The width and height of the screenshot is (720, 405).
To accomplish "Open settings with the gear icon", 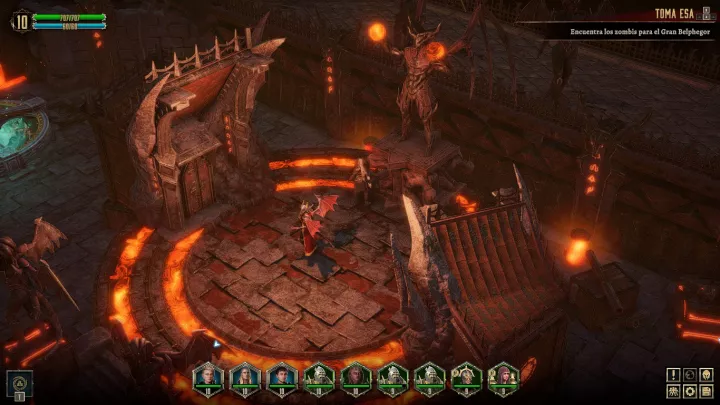I will 690,391.
